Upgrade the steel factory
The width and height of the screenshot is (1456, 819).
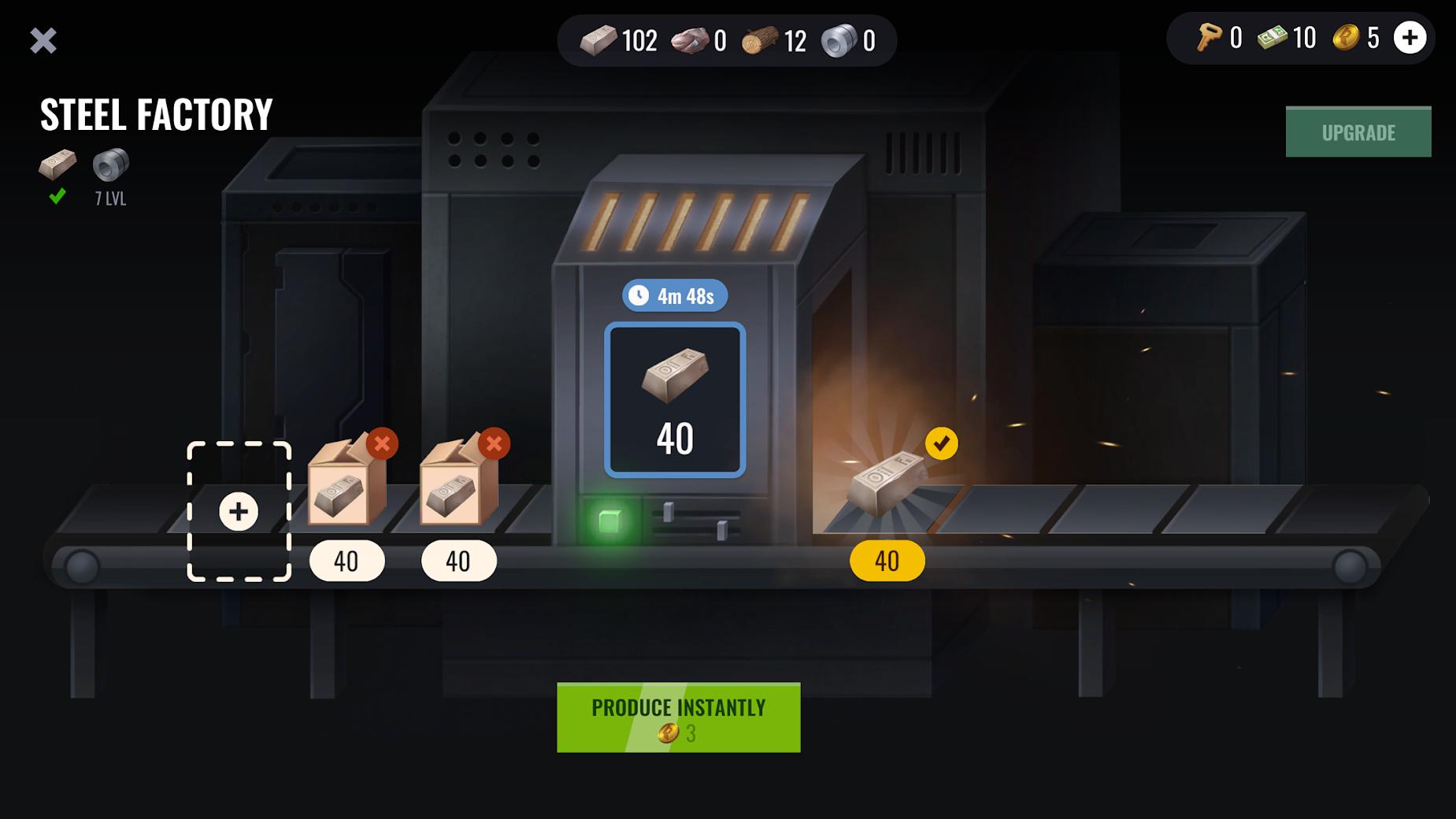point(1358,132)
